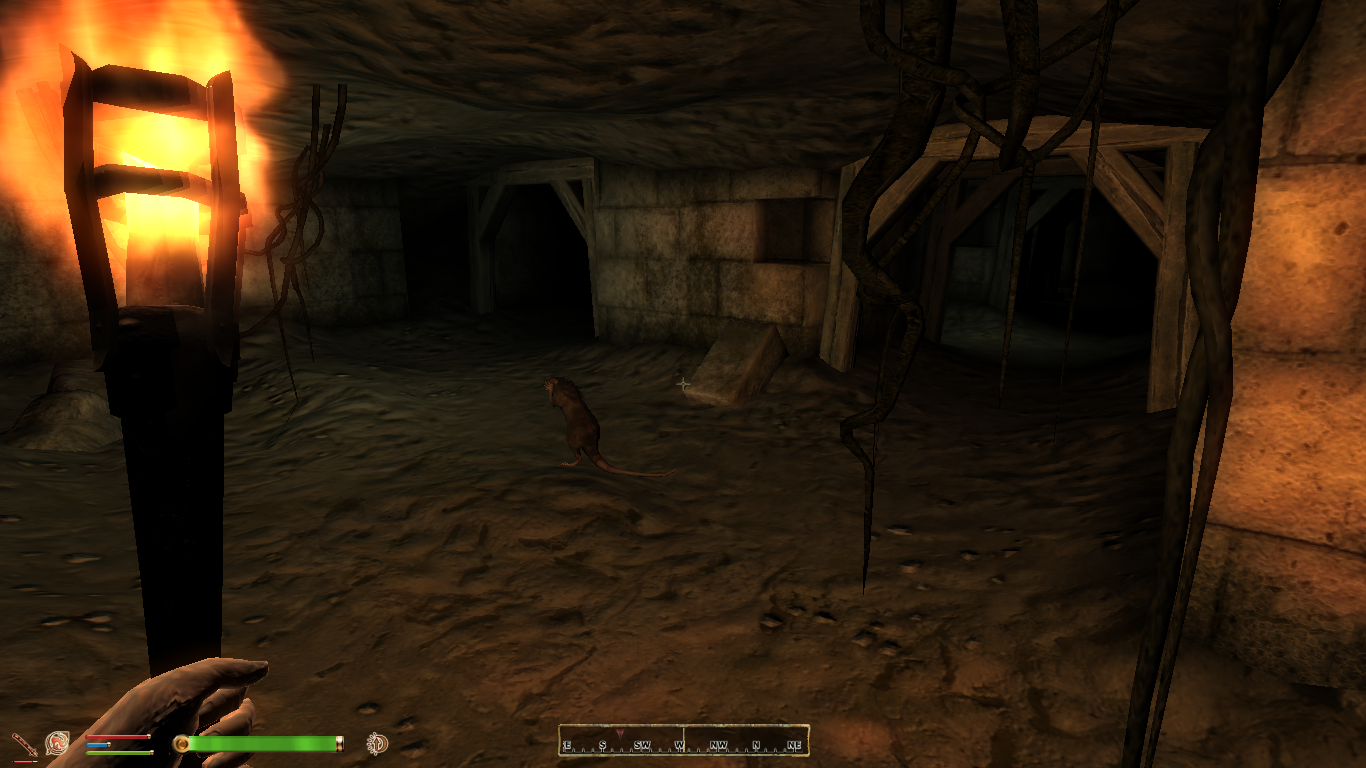Click the equipped weapon icon
This screenshot has height=768, width=1366.
coord(23,744)
